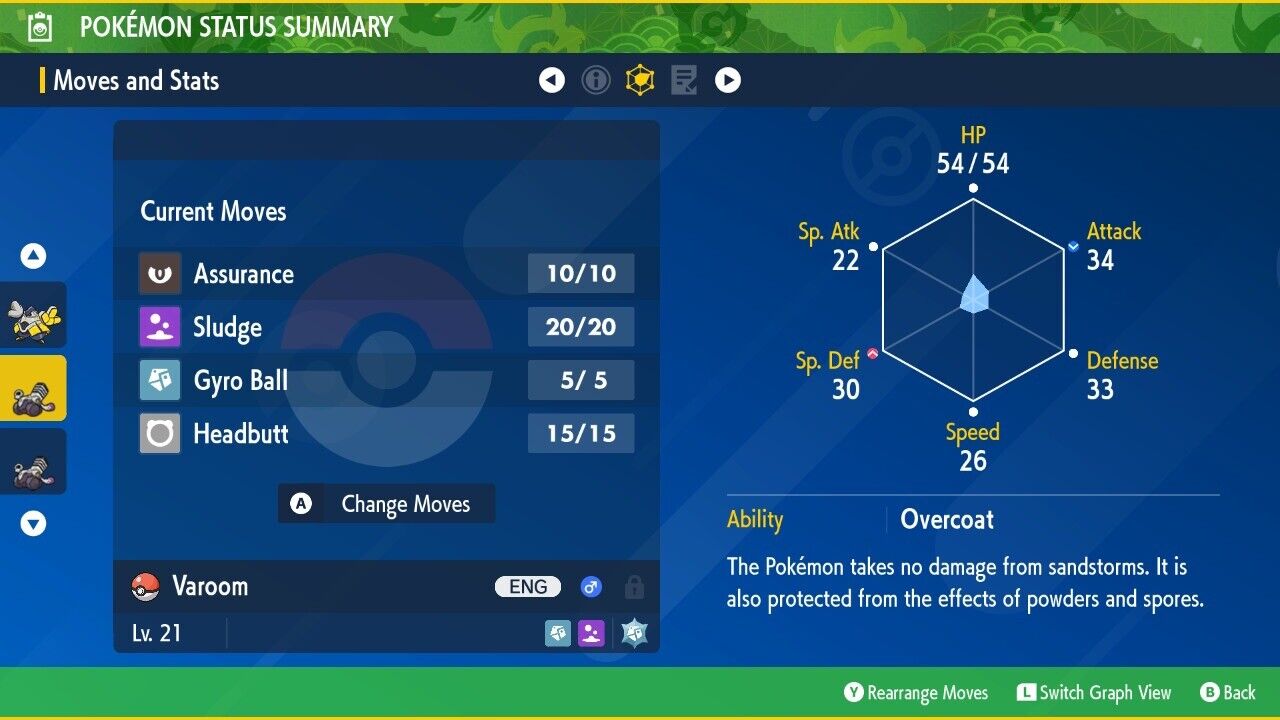
Task: Toggle Switch Graph View
Action: tap(1093, 693)
